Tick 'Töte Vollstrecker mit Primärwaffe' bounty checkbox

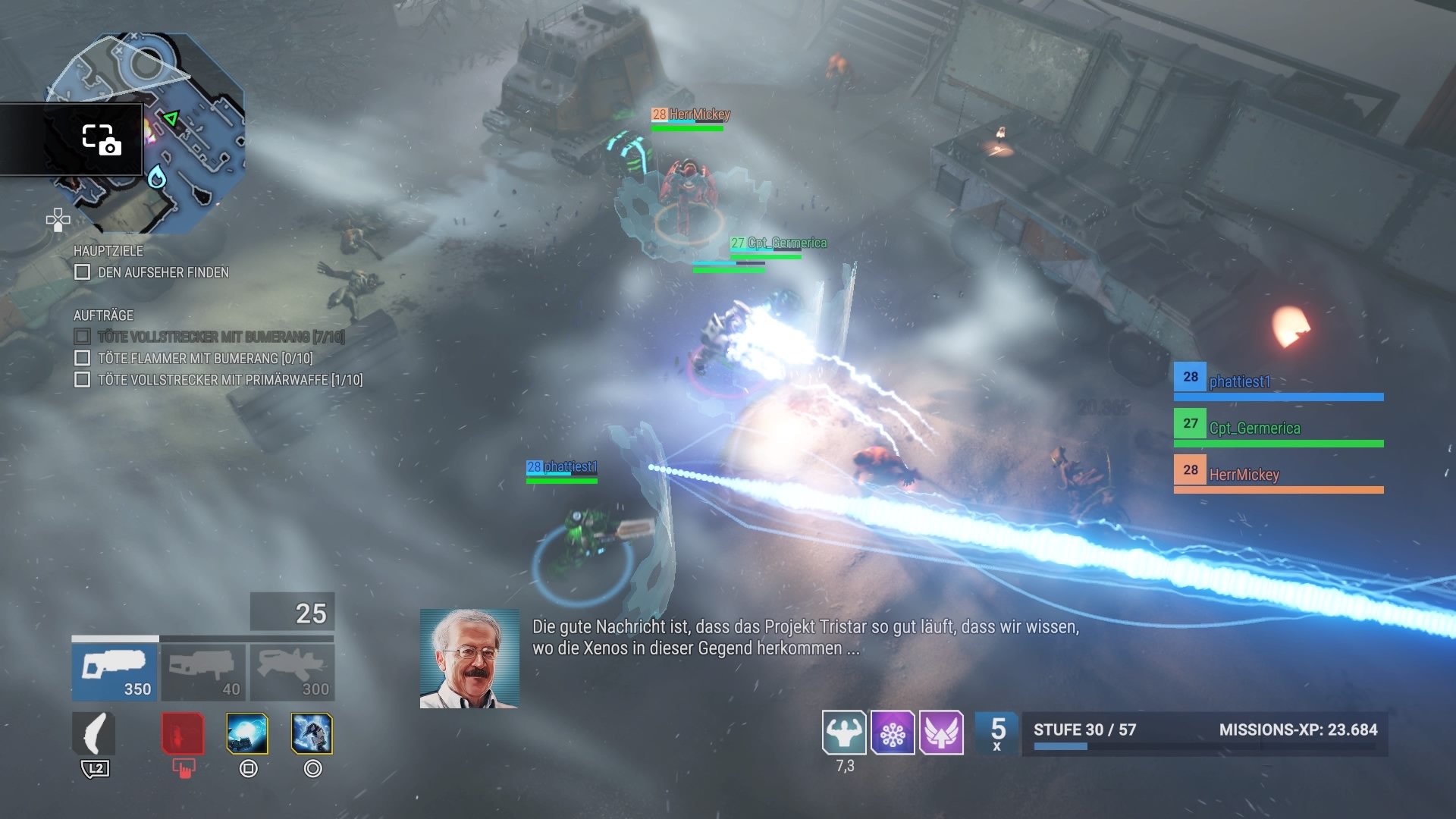(83, 380)
